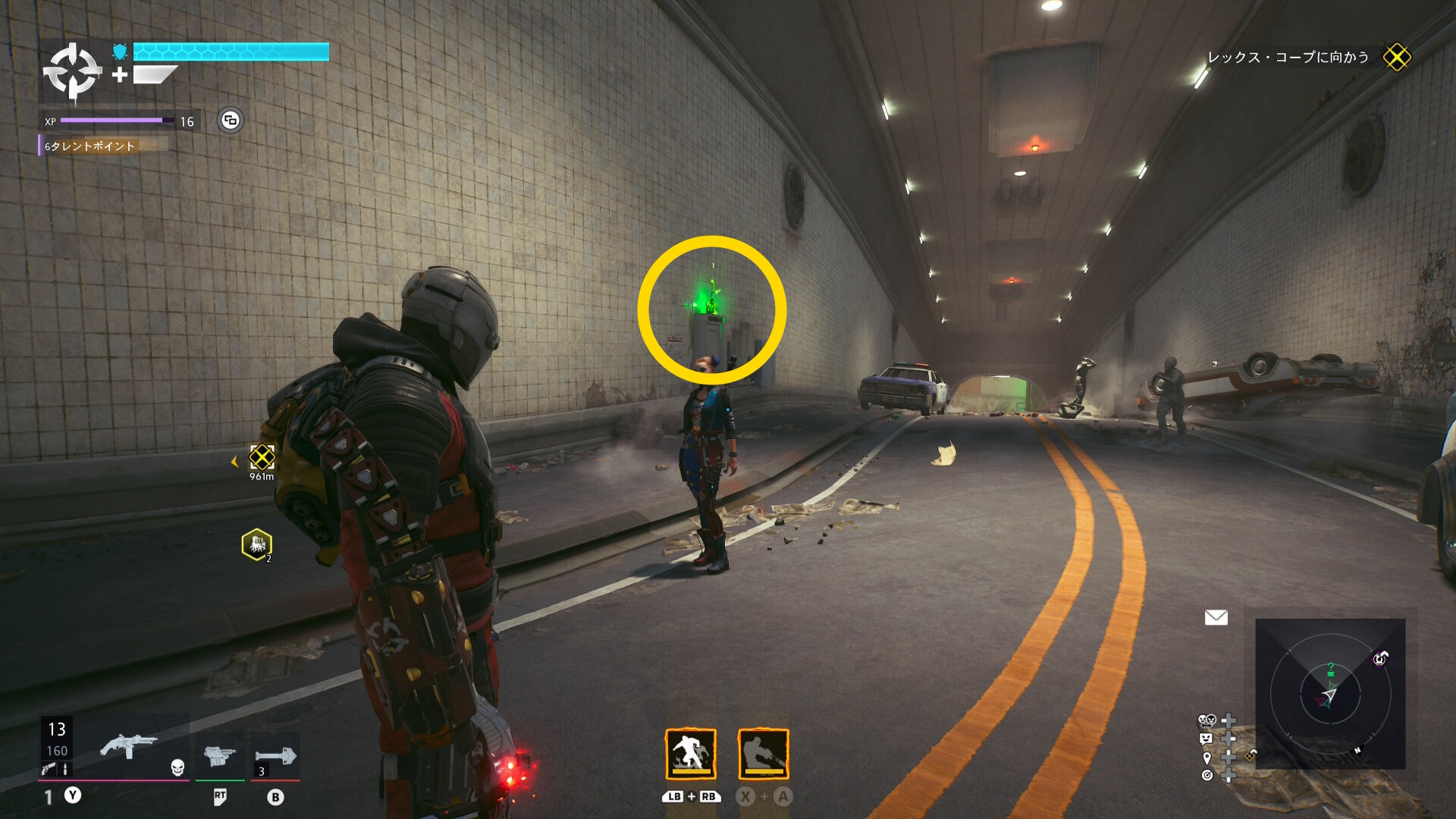Activate the crouching shooter ability icon

763,754
